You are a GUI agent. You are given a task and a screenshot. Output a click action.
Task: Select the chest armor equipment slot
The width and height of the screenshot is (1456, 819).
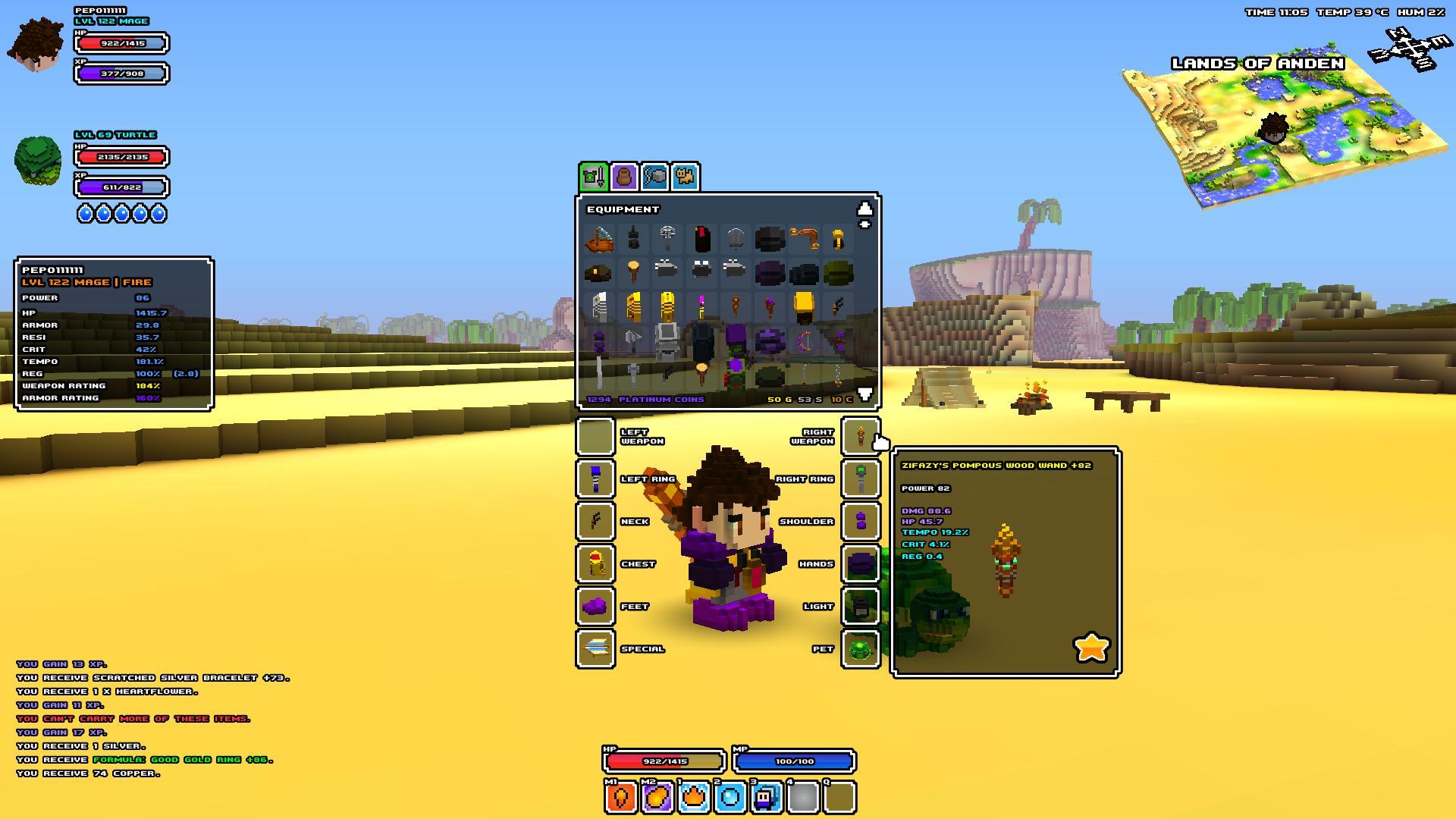(x=595, y=564)
